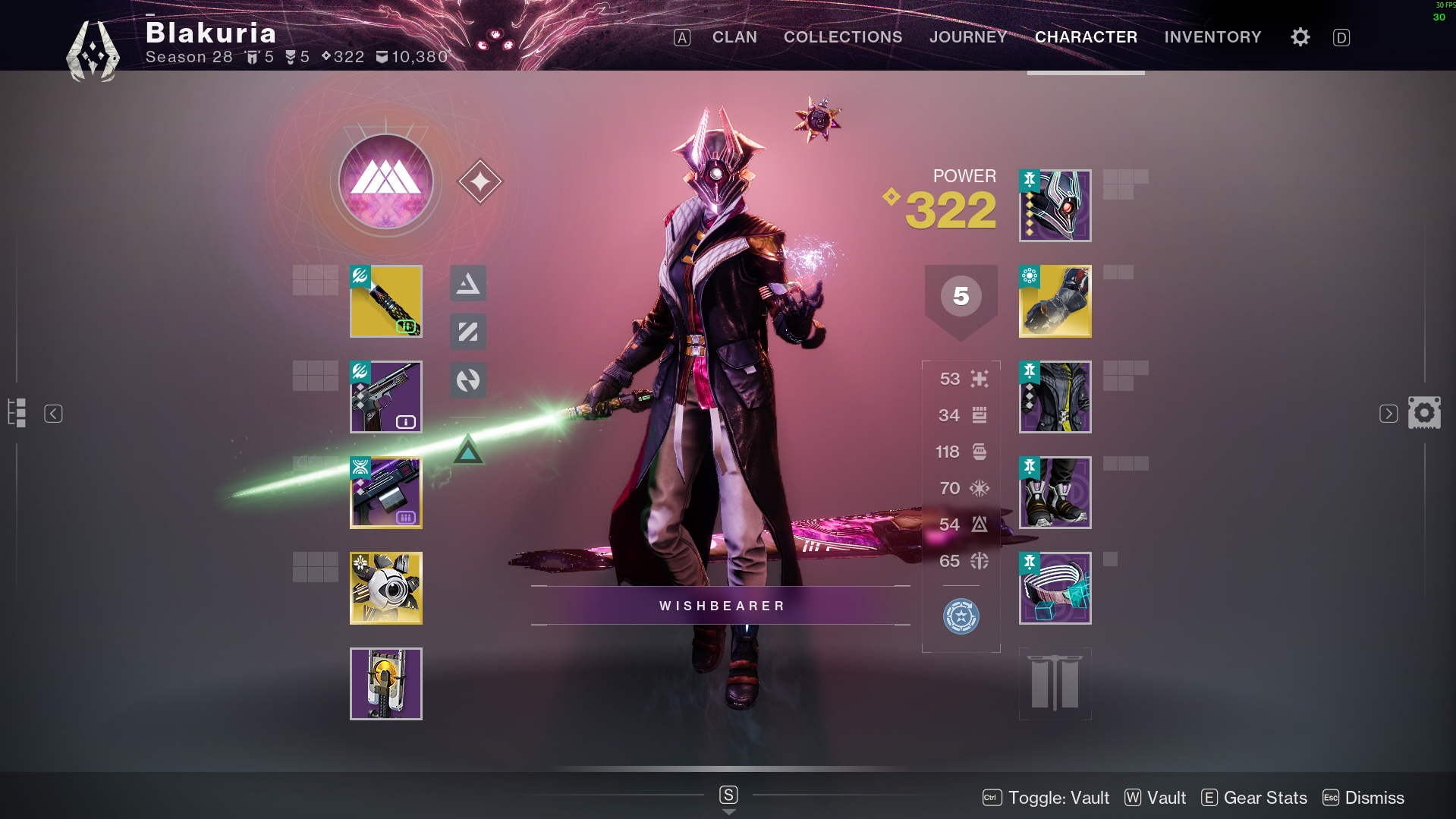Viewport: 1456px width, 819px height.
Task: Go to the Journey tab
Action: click(967, 37)
